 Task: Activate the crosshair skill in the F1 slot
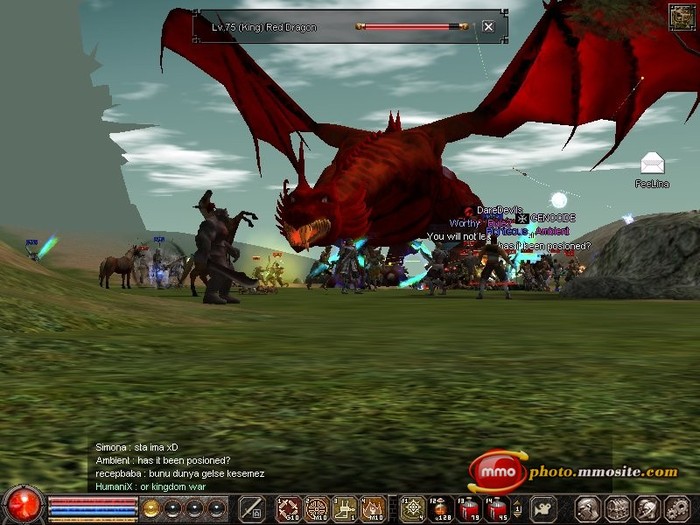tap(413, 509)
